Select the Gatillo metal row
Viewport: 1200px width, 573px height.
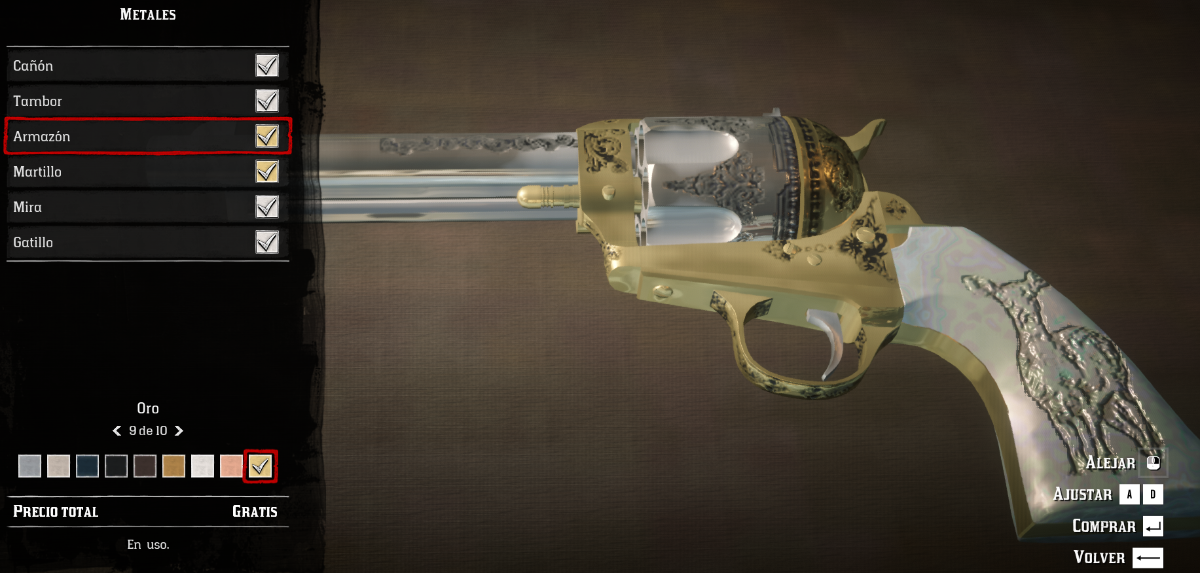pos(147,242)
